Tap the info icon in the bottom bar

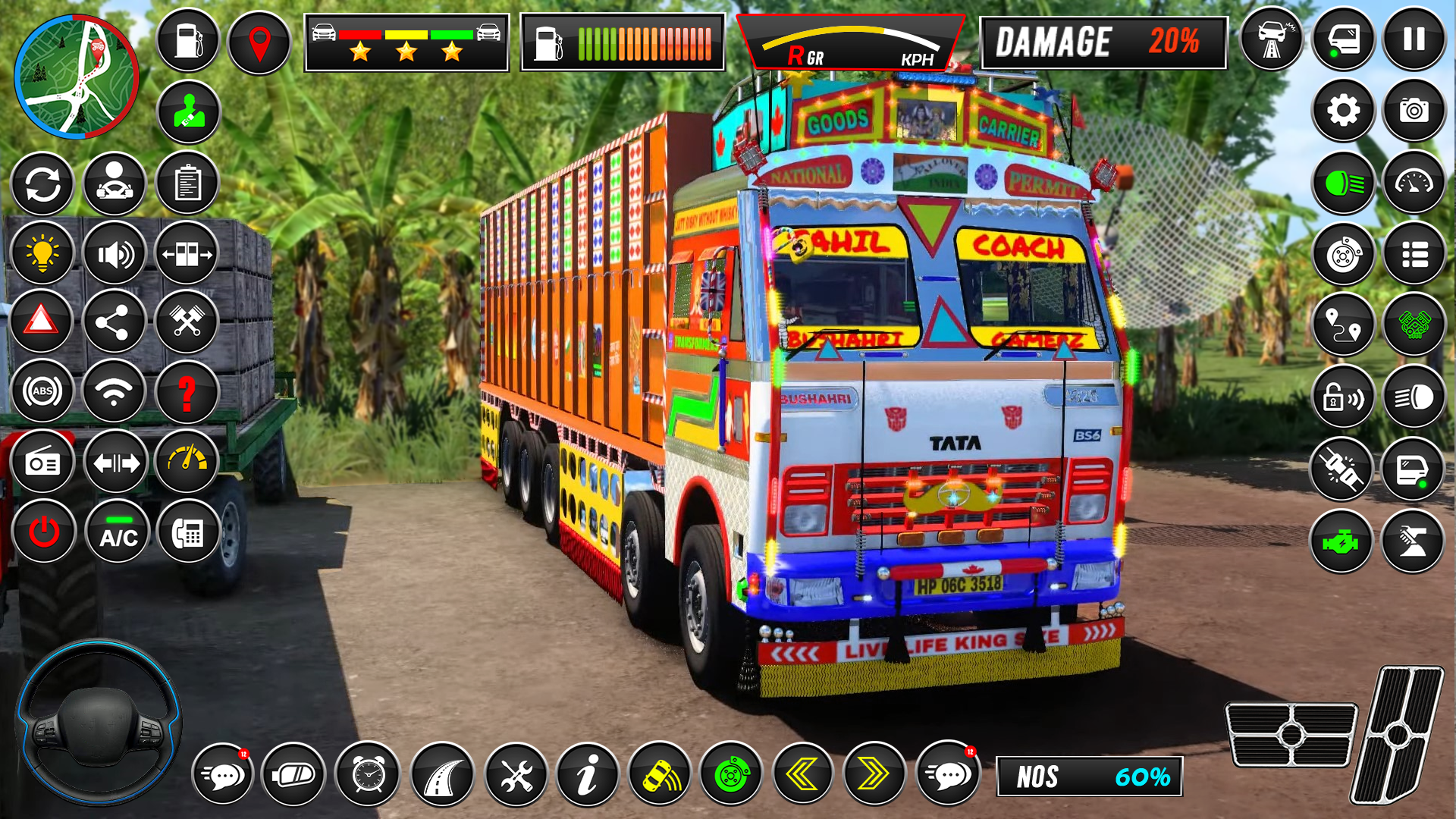(589, 774)
